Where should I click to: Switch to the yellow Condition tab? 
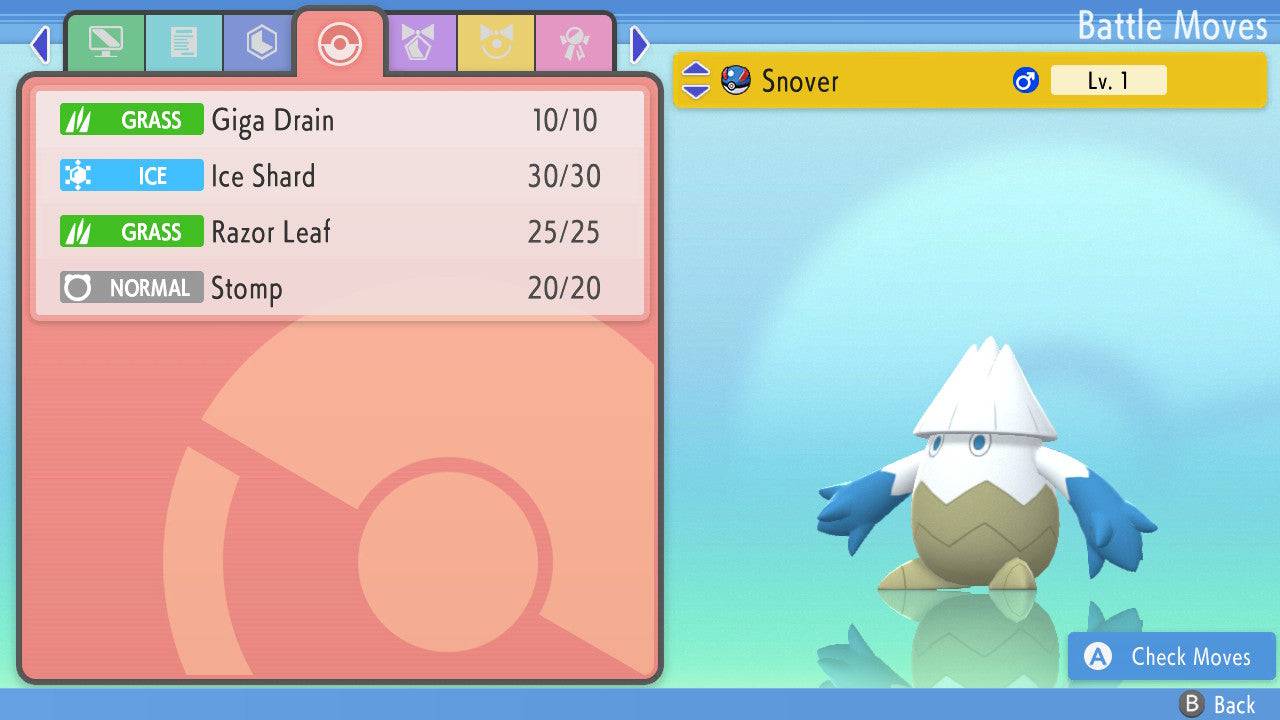tap(497, 43)
